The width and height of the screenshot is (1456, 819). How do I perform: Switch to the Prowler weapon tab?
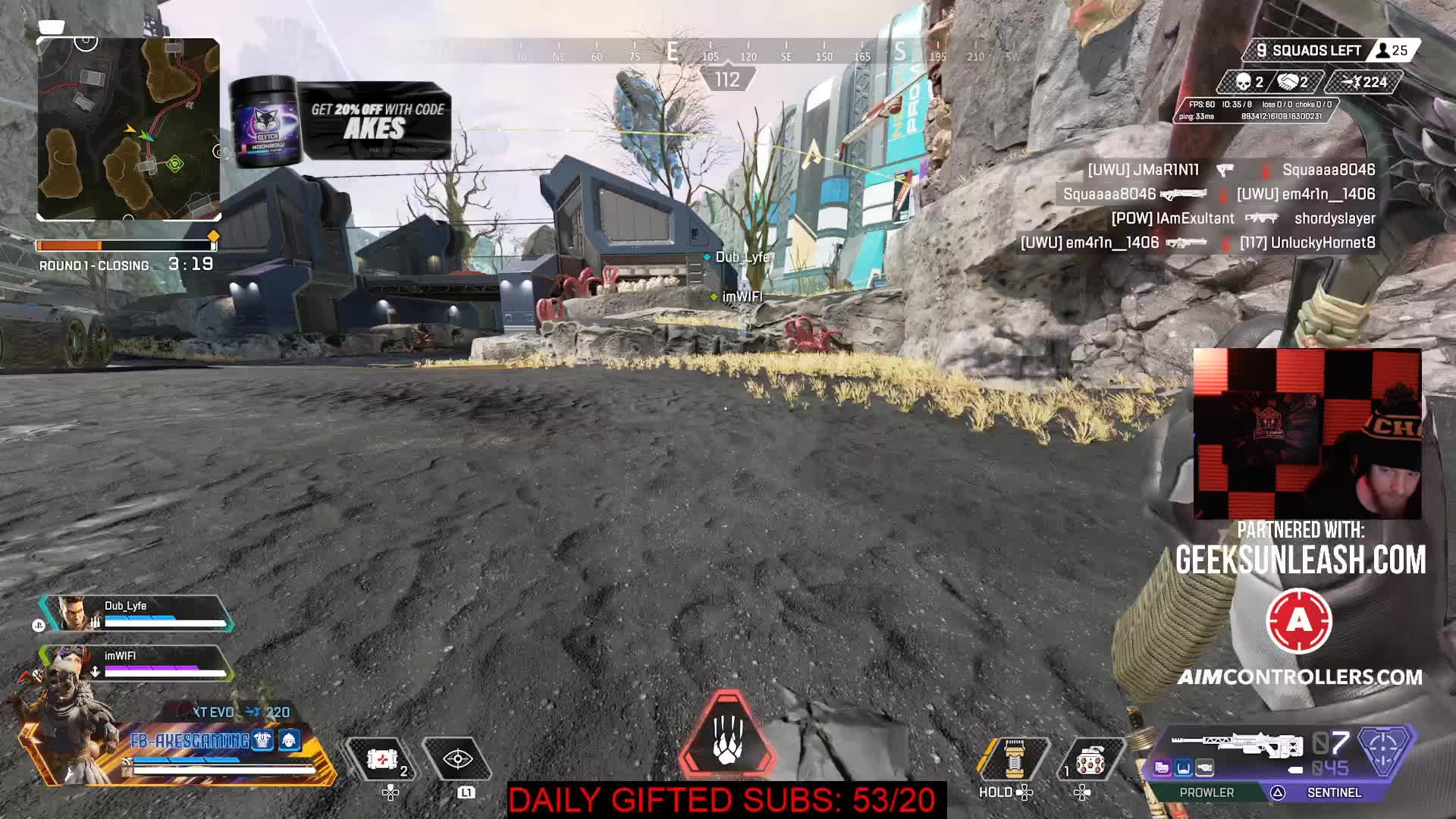point(1207,792)
